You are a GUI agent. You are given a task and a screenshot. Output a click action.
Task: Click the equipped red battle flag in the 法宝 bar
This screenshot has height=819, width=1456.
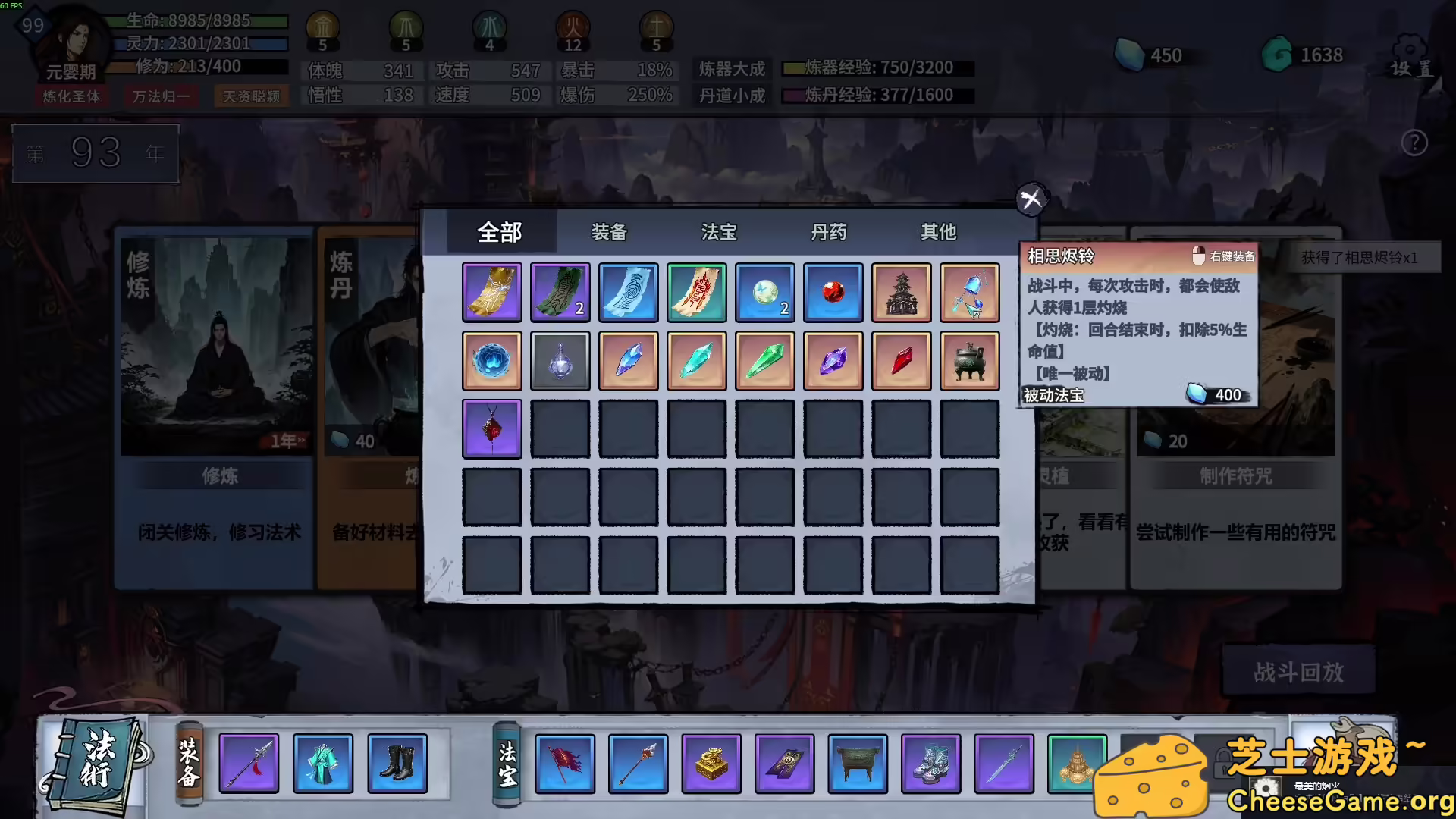point(565,764)
